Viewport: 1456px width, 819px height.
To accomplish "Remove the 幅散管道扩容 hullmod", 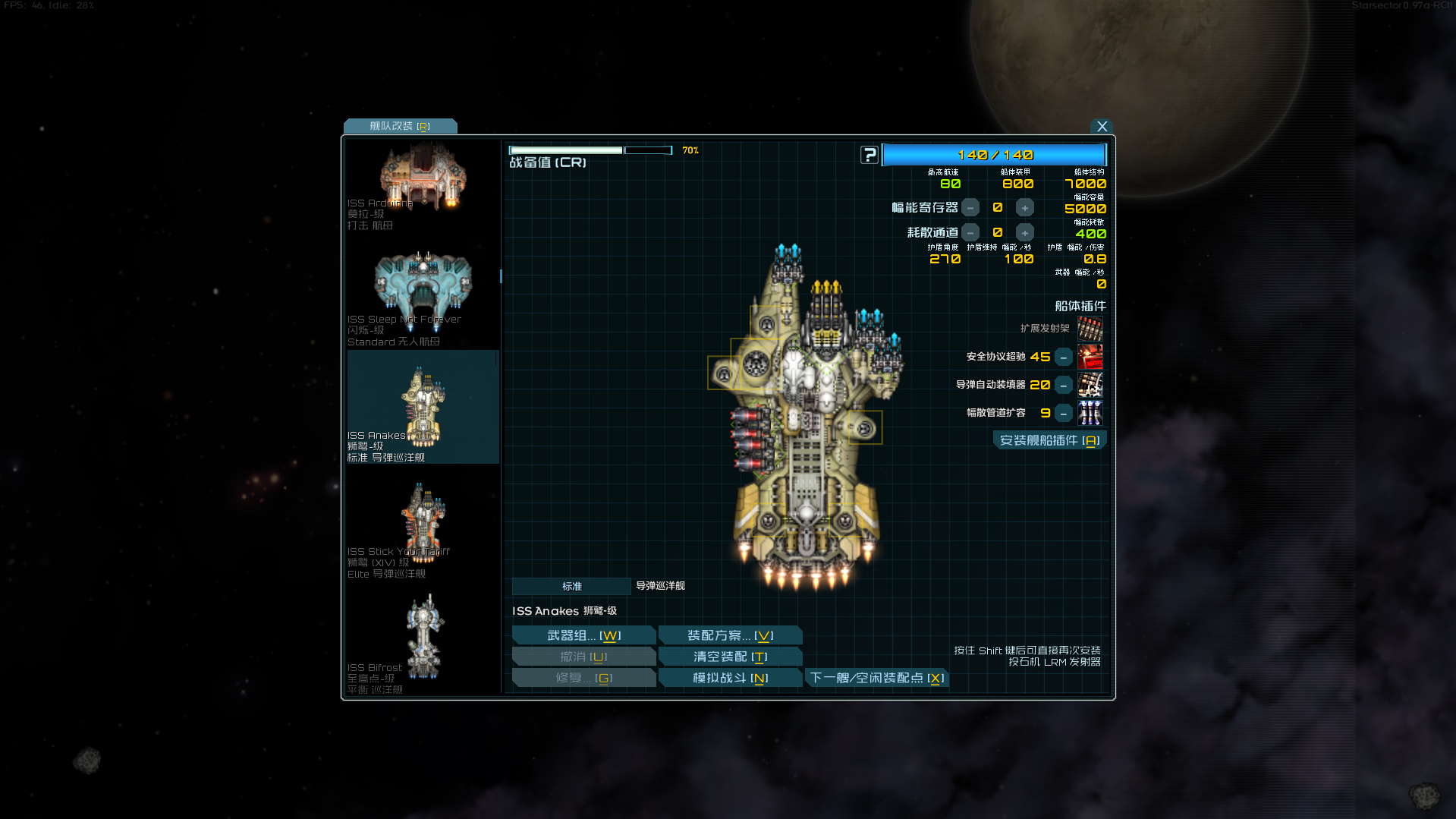I will coord(1064,414).
